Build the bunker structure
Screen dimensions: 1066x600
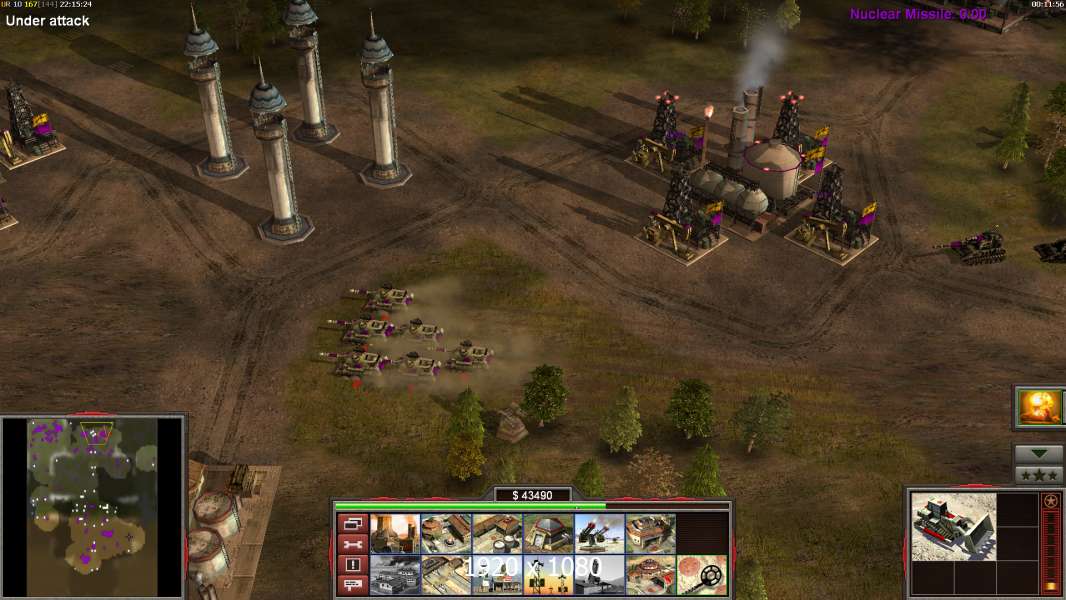tap(548, 534)
